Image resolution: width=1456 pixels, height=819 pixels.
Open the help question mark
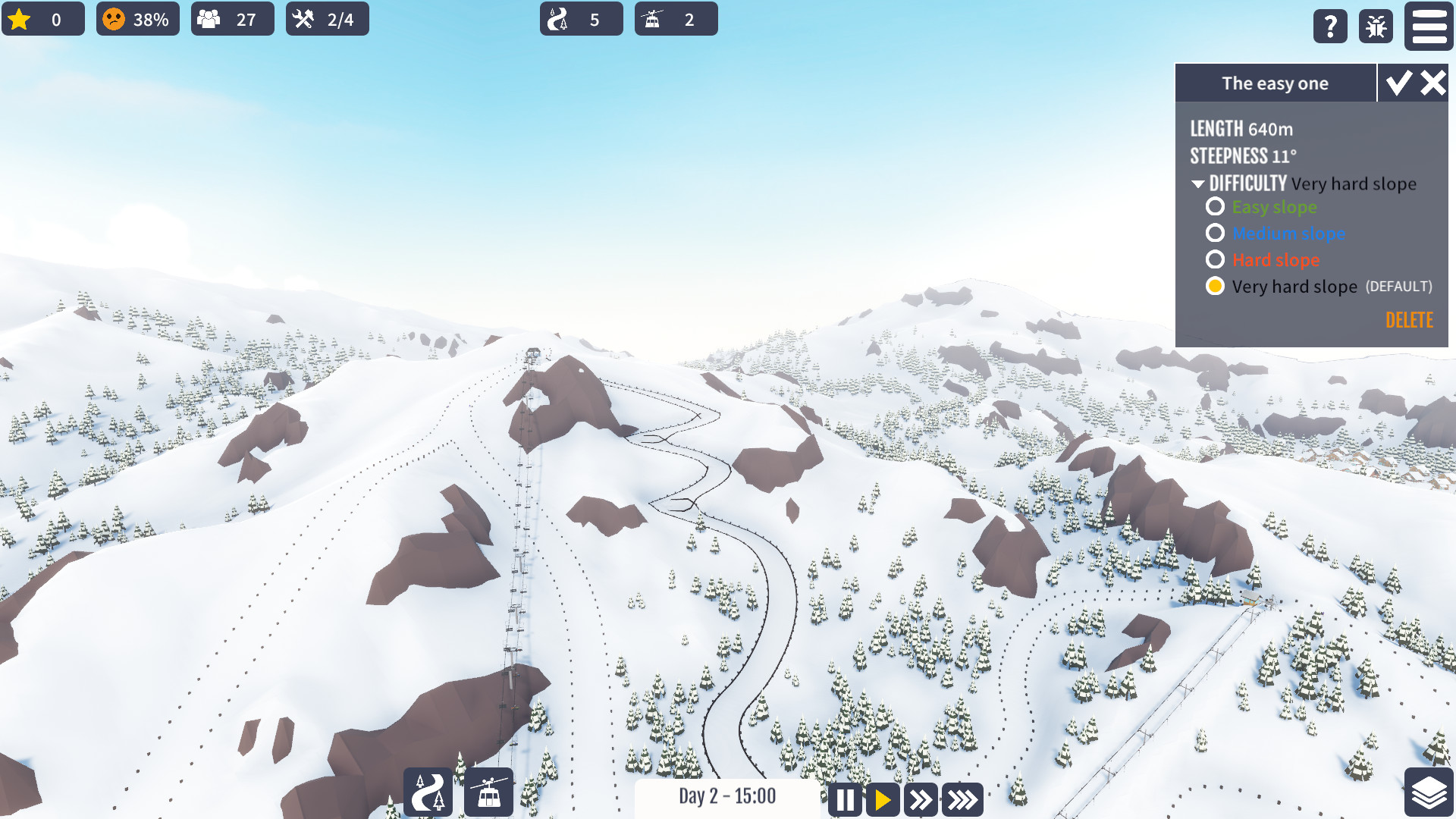(x=1330, y=27)
